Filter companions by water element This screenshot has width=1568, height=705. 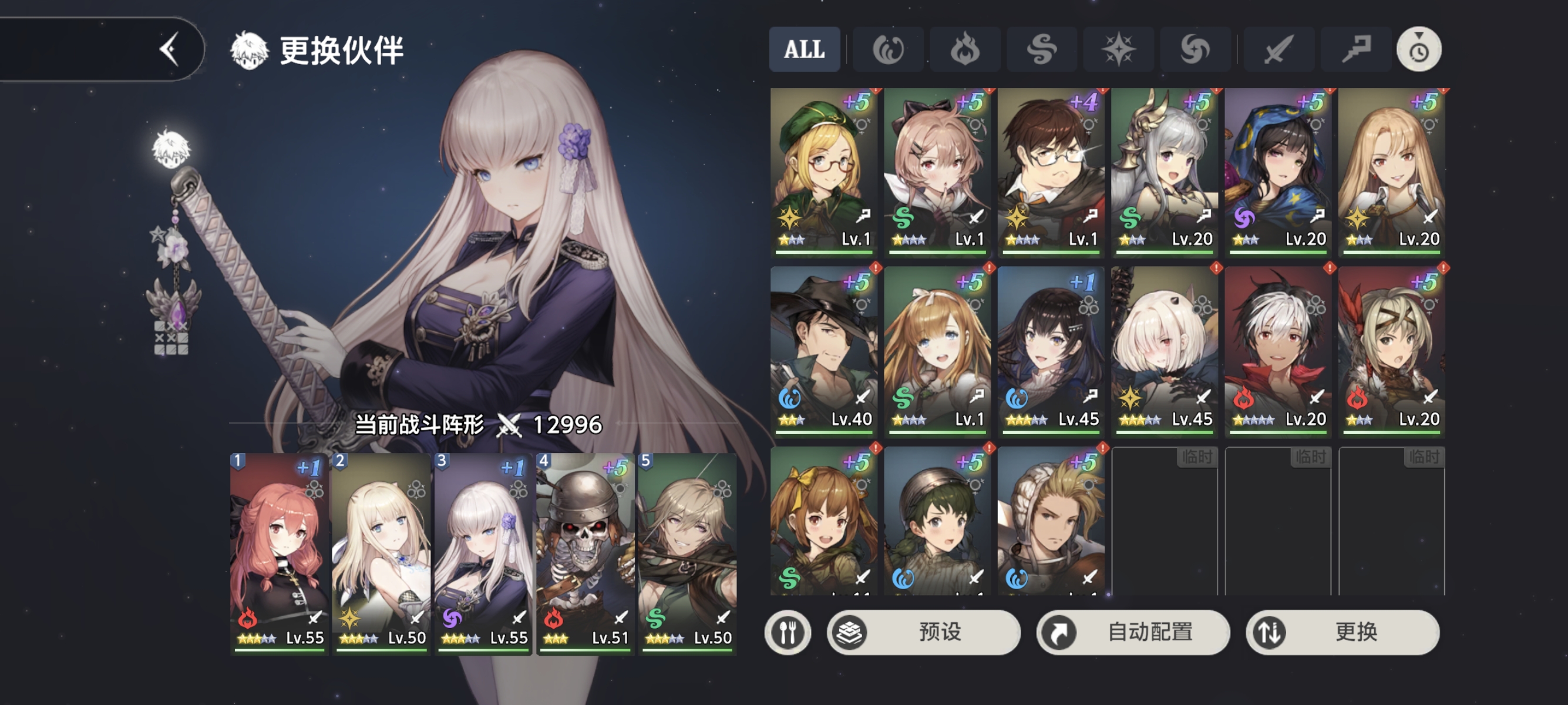pyautogui.click(x=888, y=49)
